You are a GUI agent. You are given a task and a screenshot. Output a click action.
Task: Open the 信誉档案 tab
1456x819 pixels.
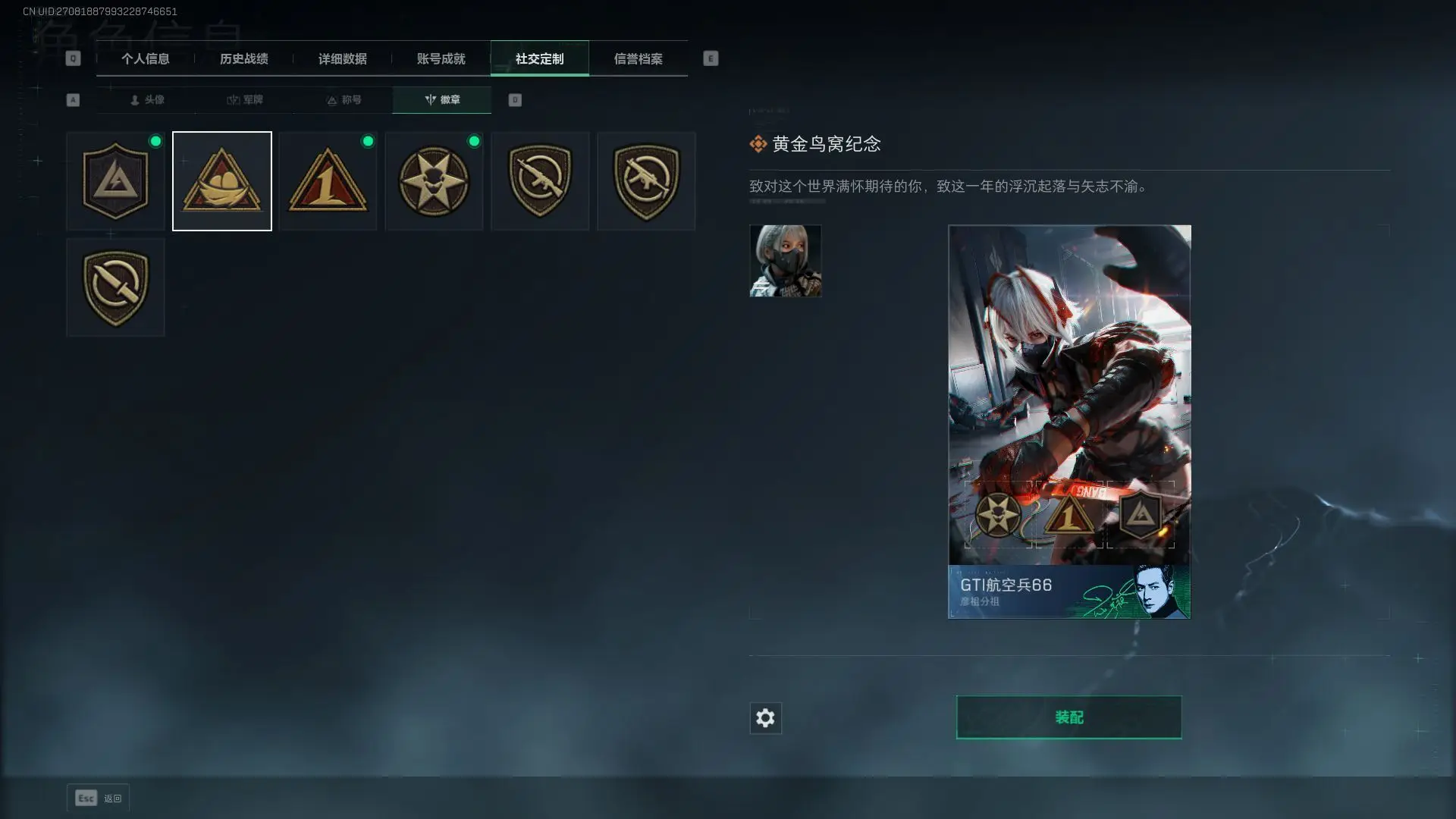click(638, 59)
